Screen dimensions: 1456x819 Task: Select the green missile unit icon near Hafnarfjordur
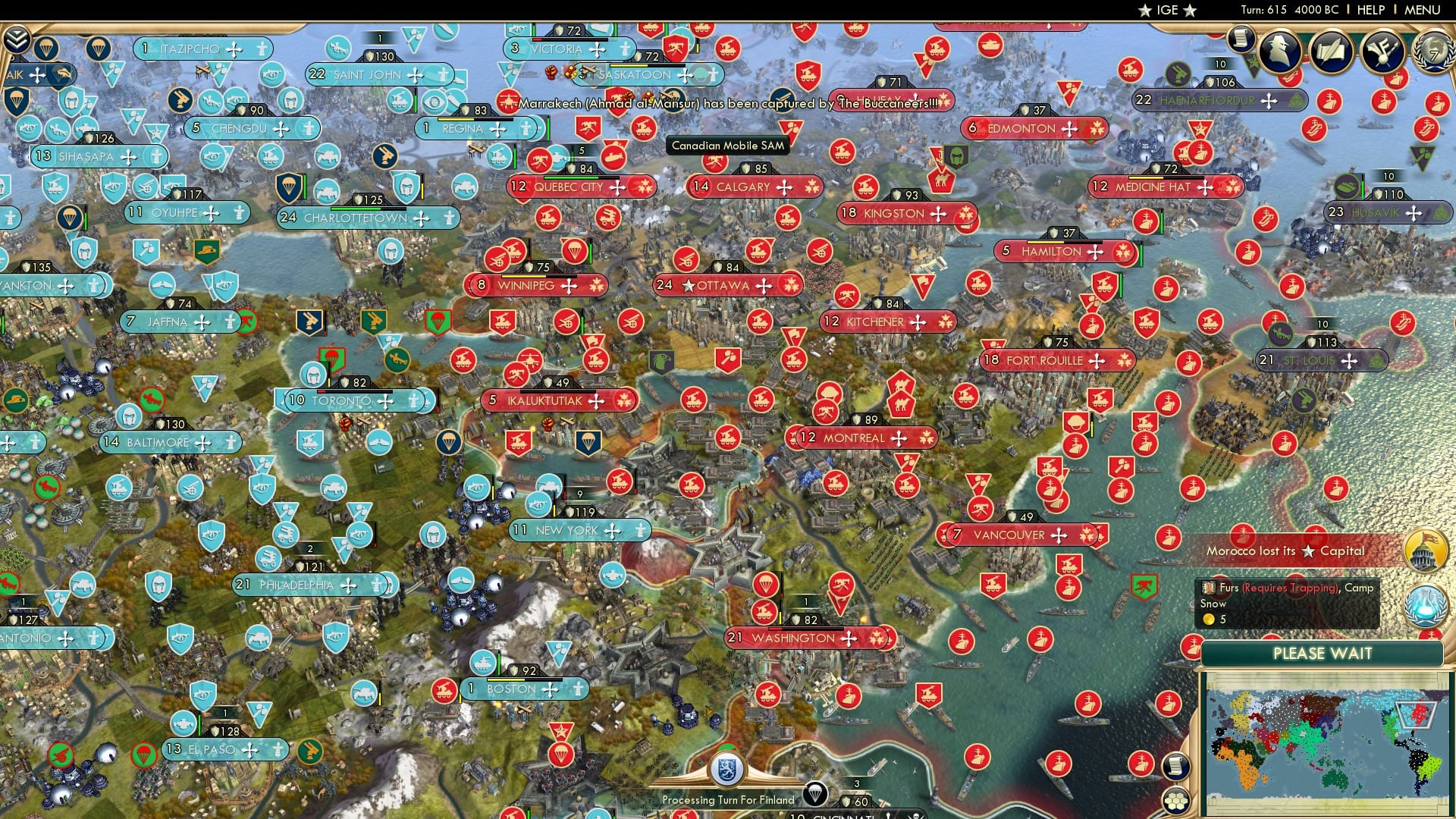tap(1178, 74)
